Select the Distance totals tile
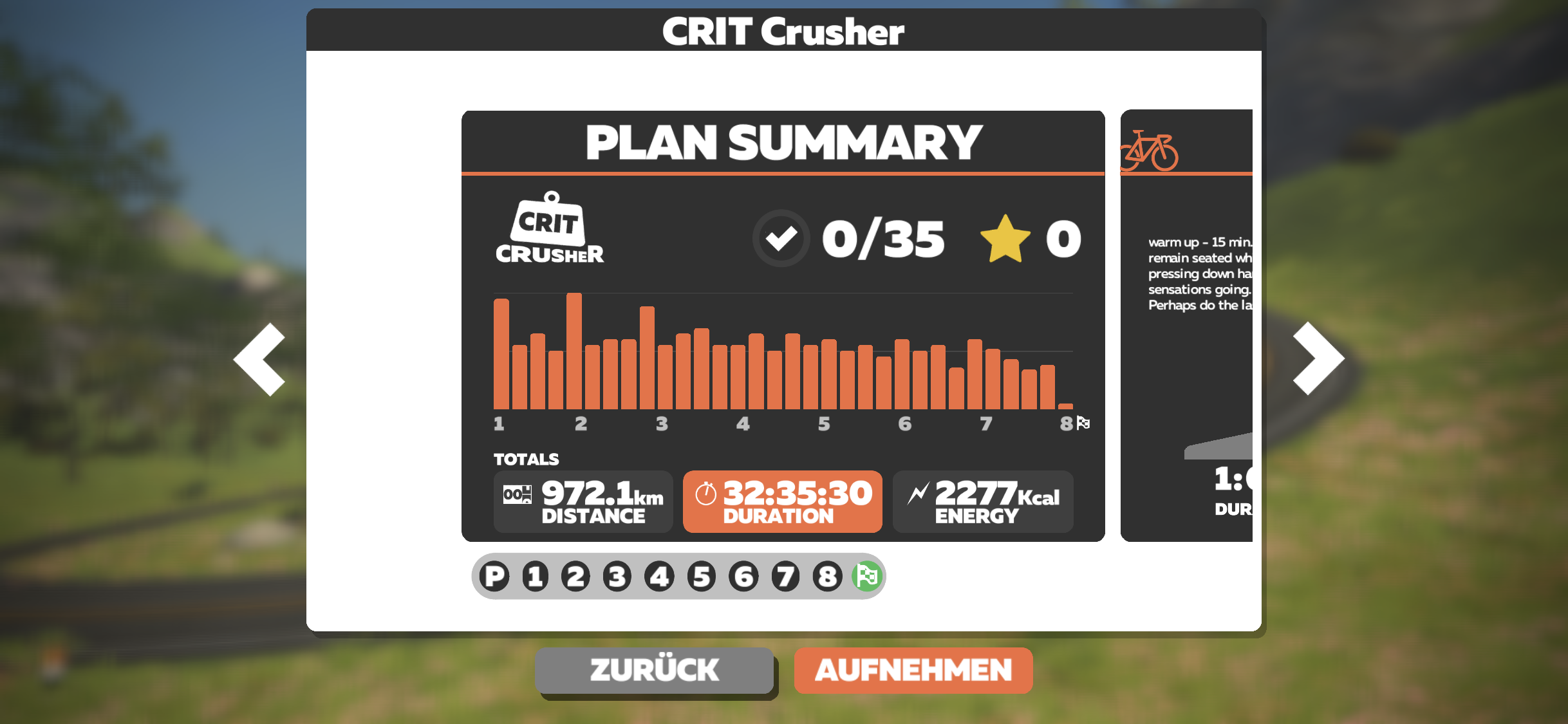 (583, 501)
